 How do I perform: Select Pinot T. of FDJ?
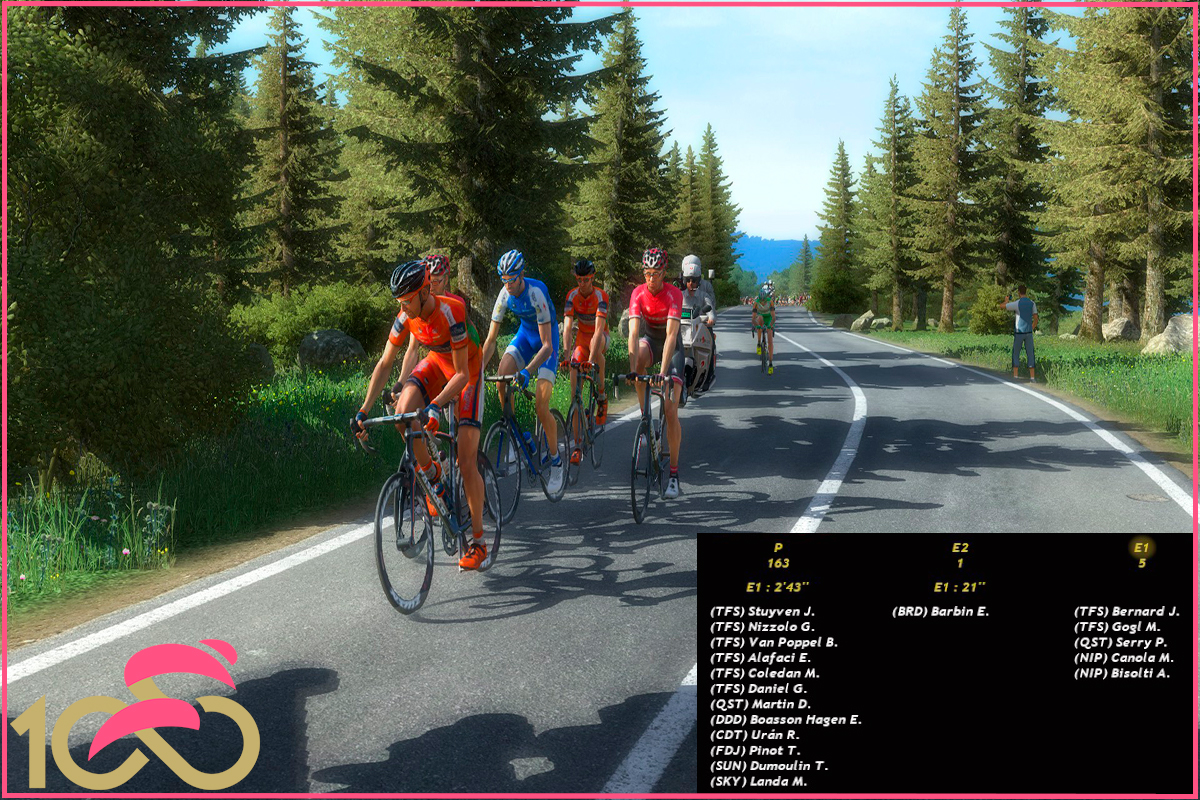pyautogui.click(x=755, y=750)
